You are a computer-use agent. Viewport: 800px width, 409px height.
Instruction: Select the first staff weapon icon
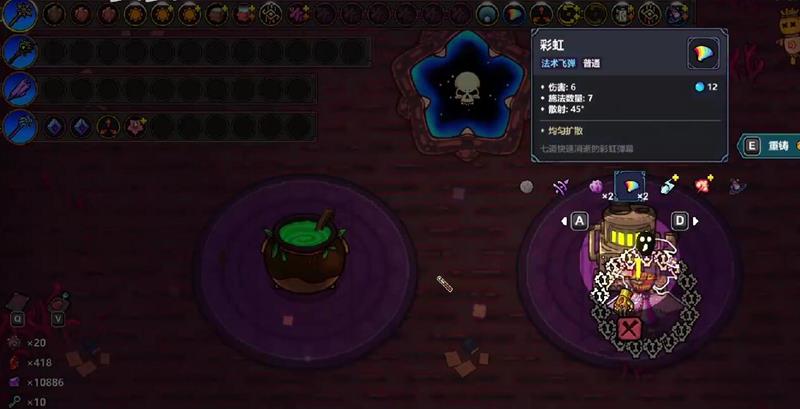(x=20, y=14)
